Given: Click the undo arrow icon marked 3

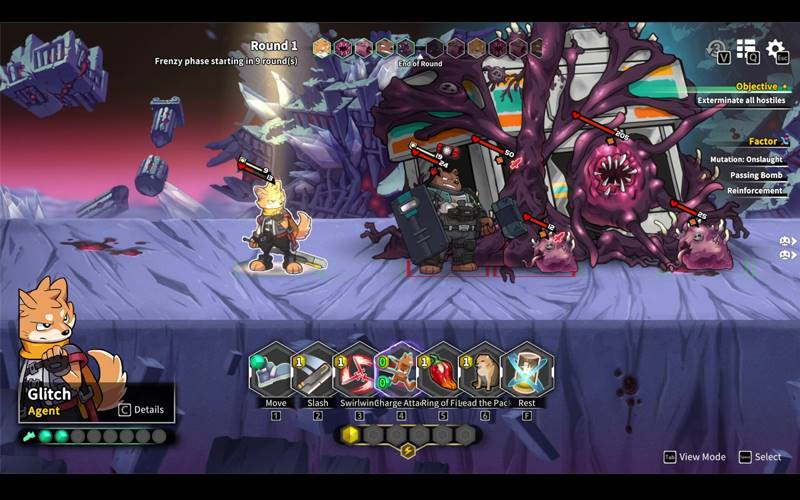Looking at the screenshot, I should click(x=717, y=48).
